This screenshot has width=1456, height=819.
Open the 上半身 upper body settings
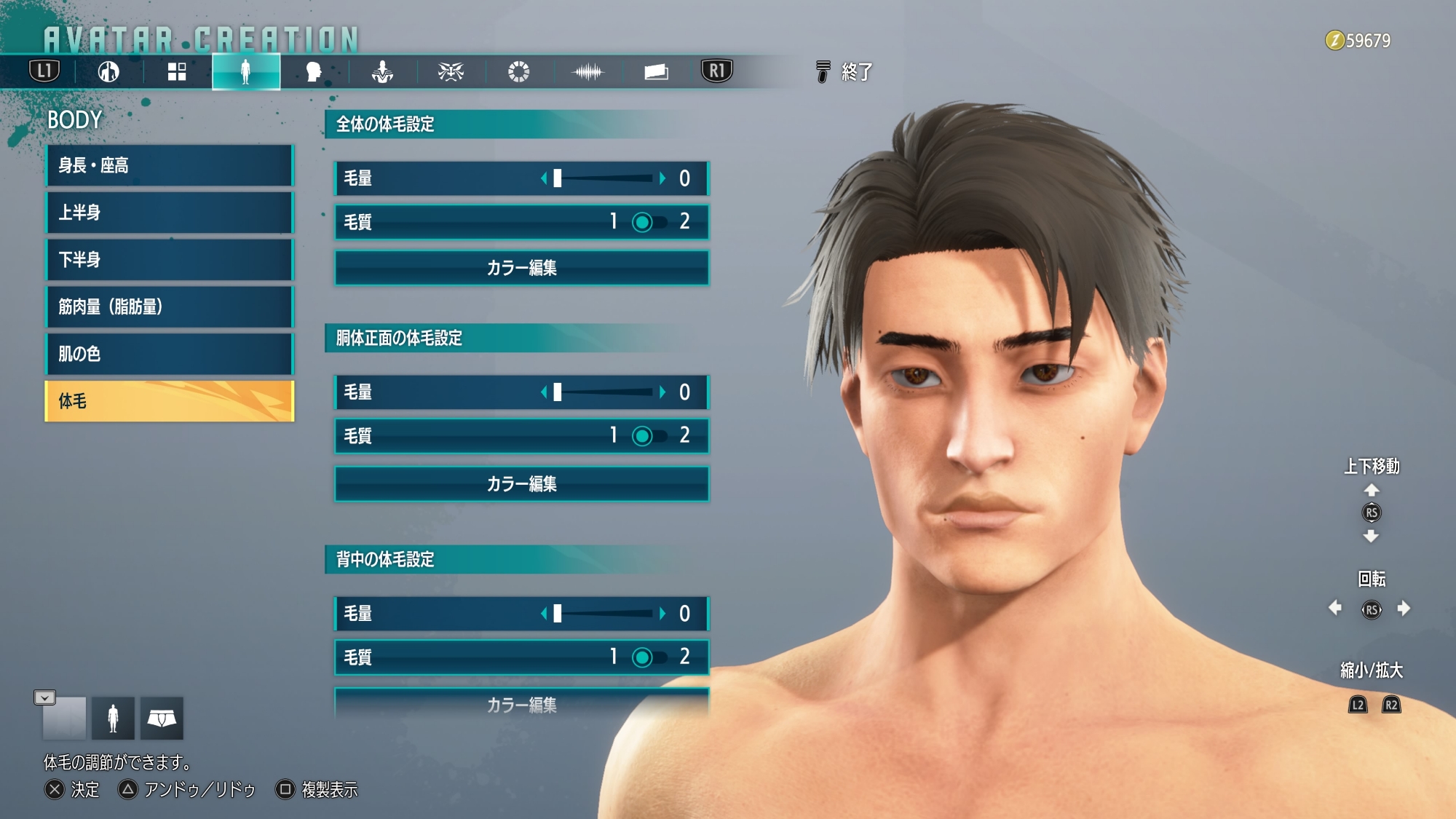170,213
